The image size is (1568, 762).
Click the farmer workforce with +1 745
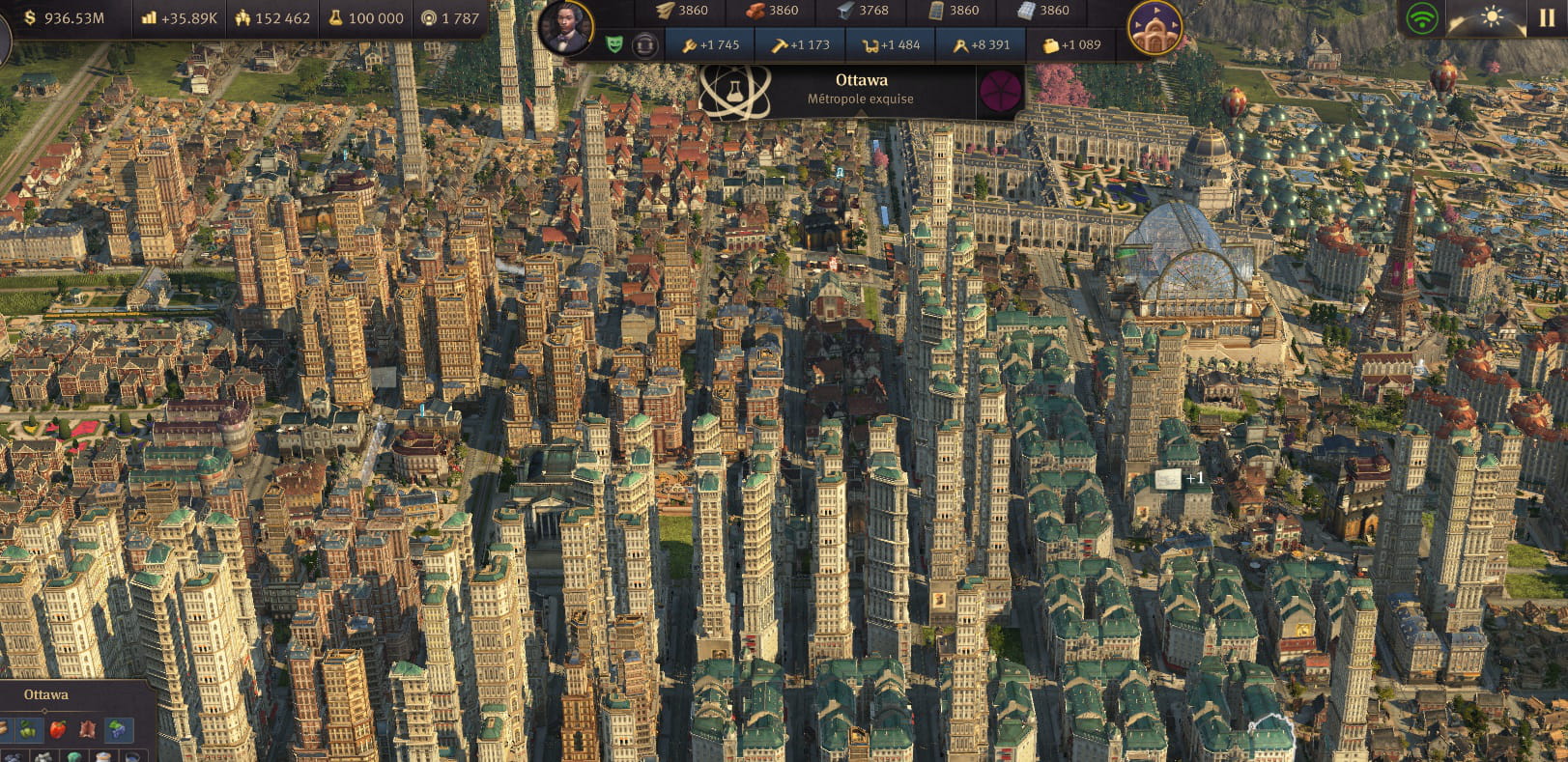(710, 44)
